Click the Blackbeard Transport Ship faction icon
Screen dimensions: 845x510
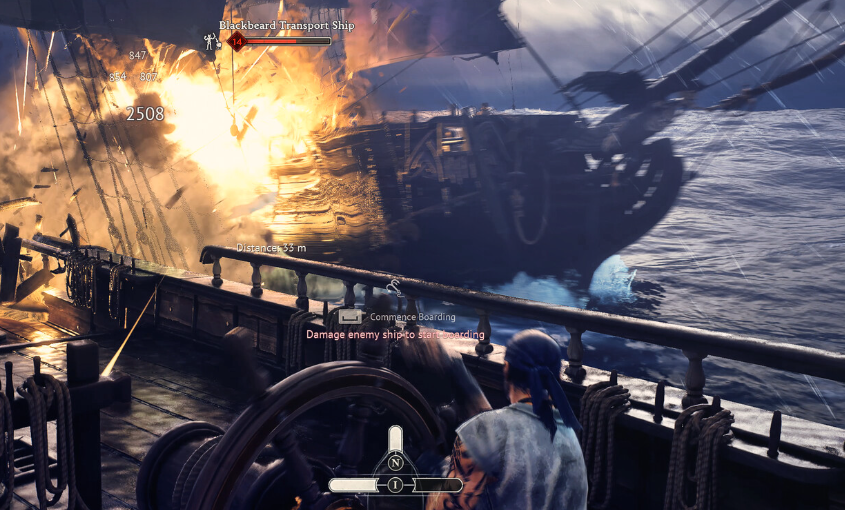click(211, 41)
